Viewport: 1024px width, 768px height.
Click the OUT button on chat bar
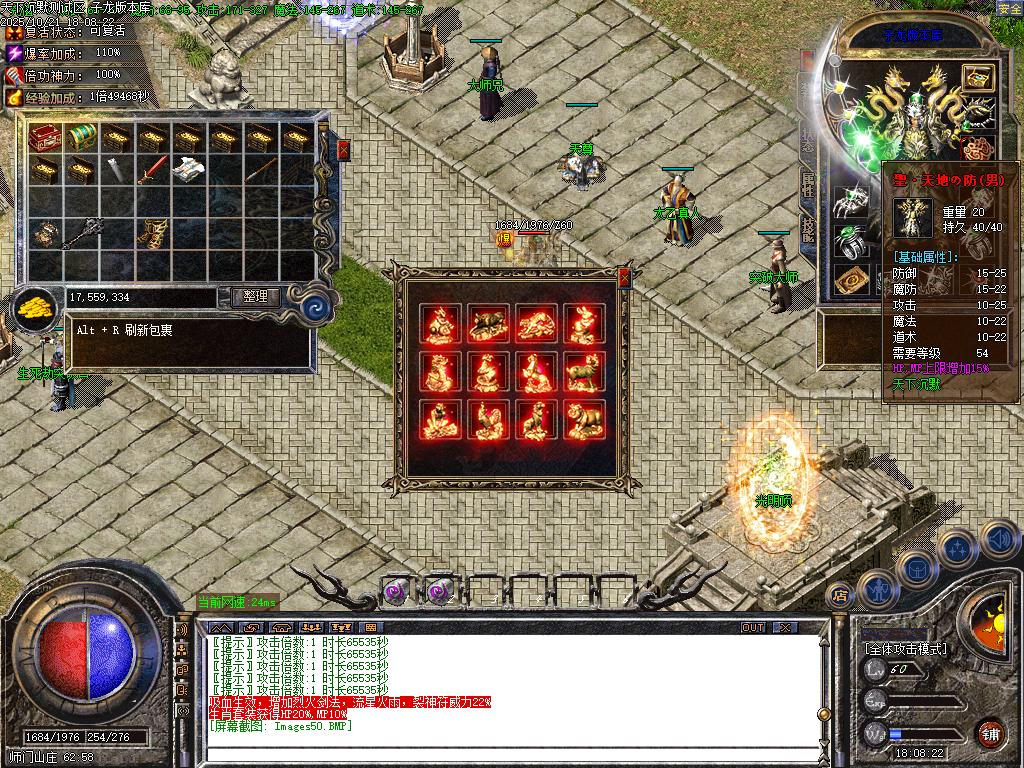753,628
